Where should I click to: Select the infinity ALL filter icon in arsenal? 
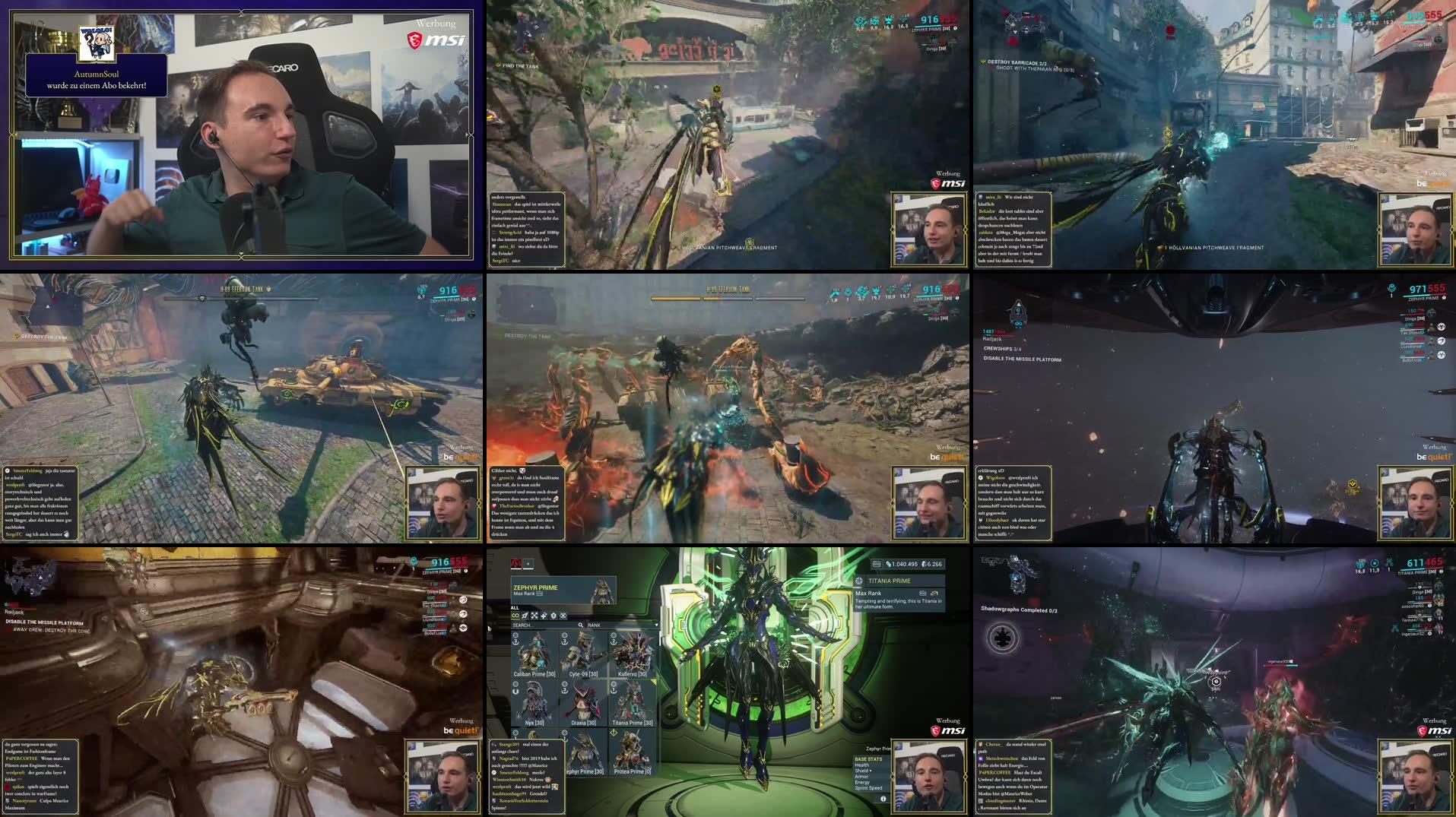[515, 616]
